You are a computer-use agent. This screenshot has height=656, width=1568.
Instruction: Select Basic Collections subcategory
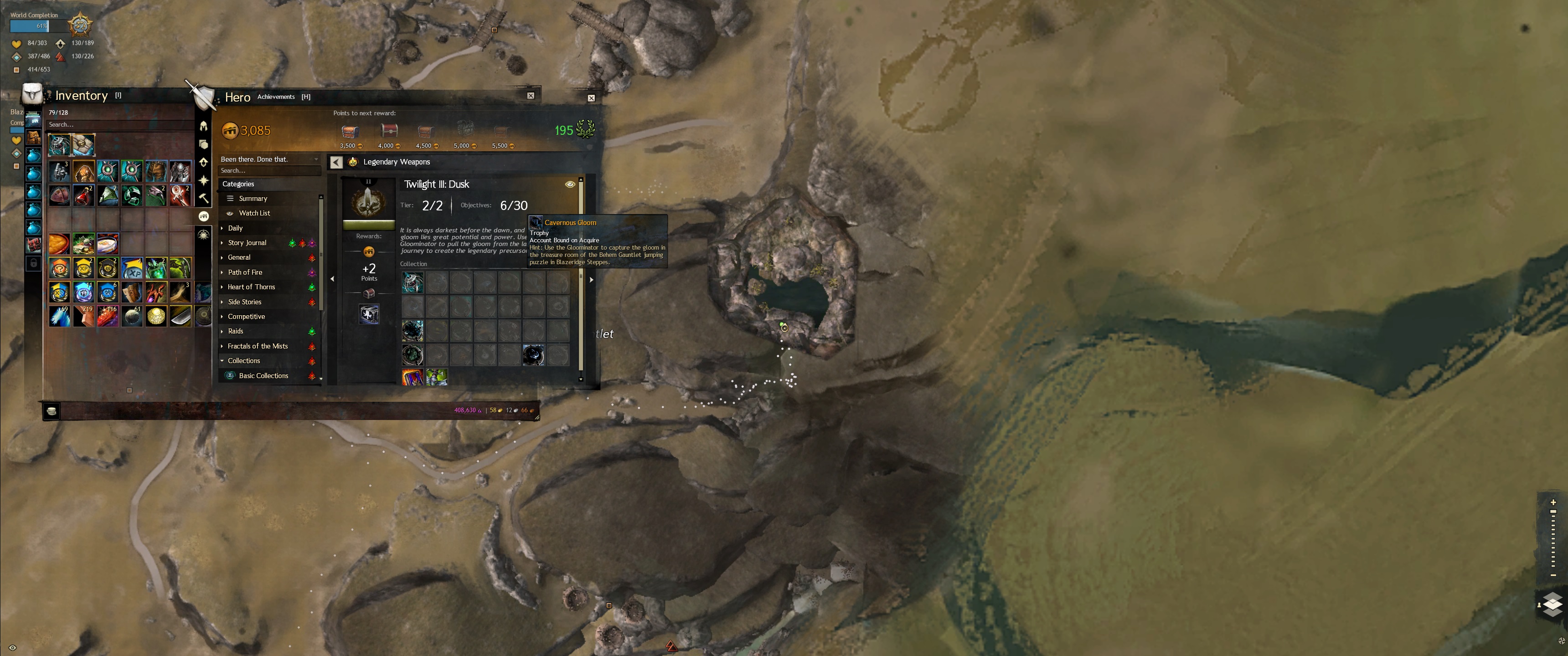pos(263,375)
